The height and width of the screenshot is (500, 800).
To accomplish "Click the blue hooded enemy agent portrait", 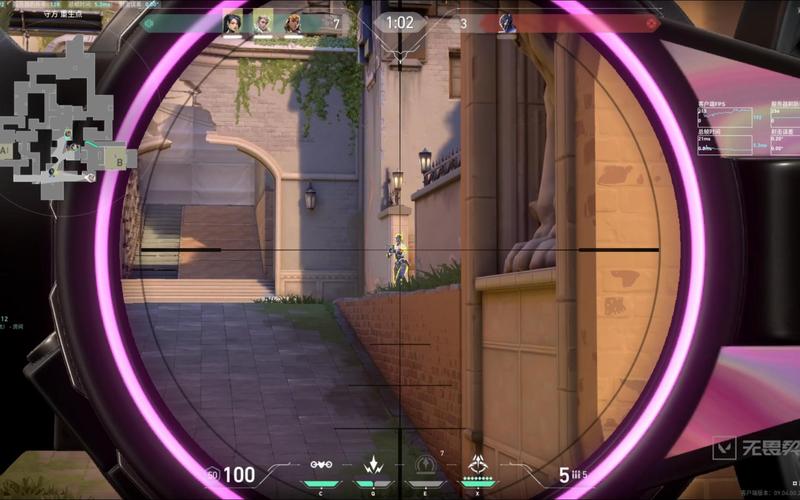I will (507, 22).
